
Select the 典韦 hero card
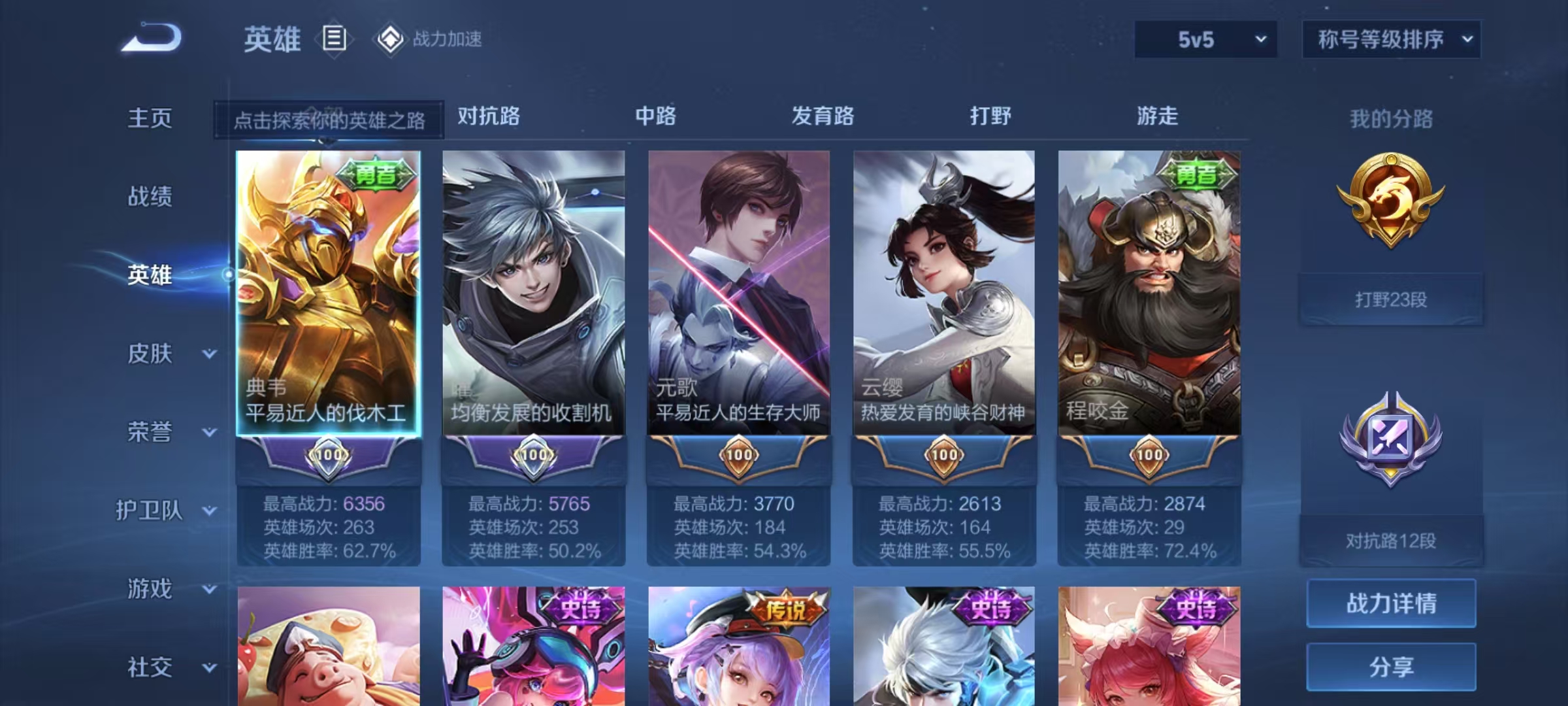(x=328, y=294)
